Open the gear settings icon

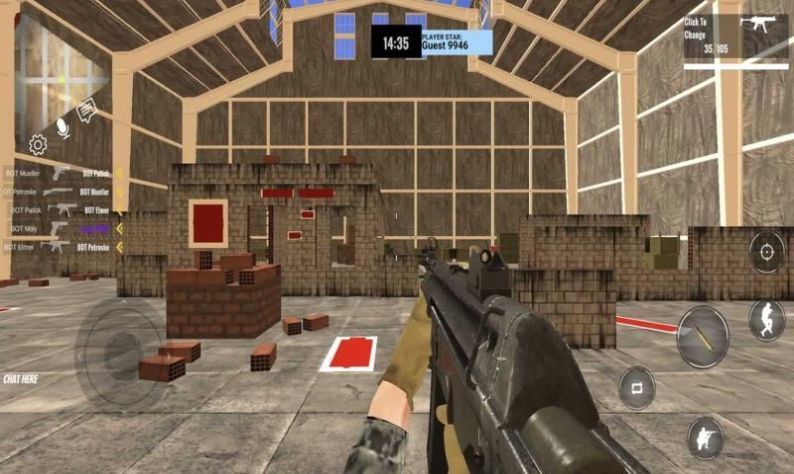click(x=38, y=145)
